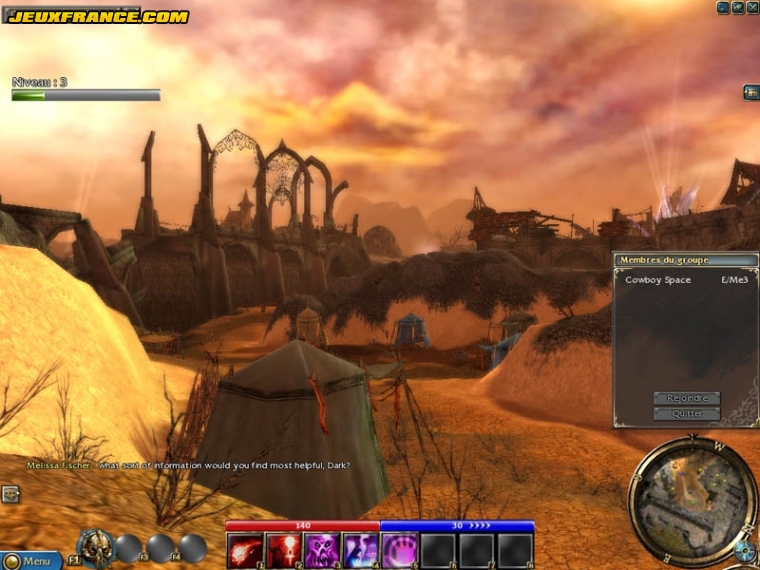Select the skull weapon set icon
Viewport: 760px width, 570px height.
[x=95, y=547]
